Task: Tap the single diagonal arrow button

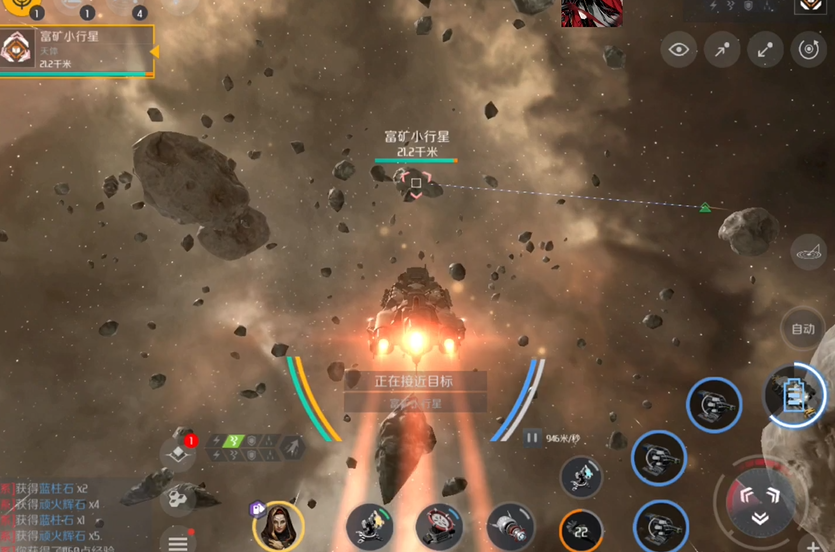Action: (x=722, y=49)
